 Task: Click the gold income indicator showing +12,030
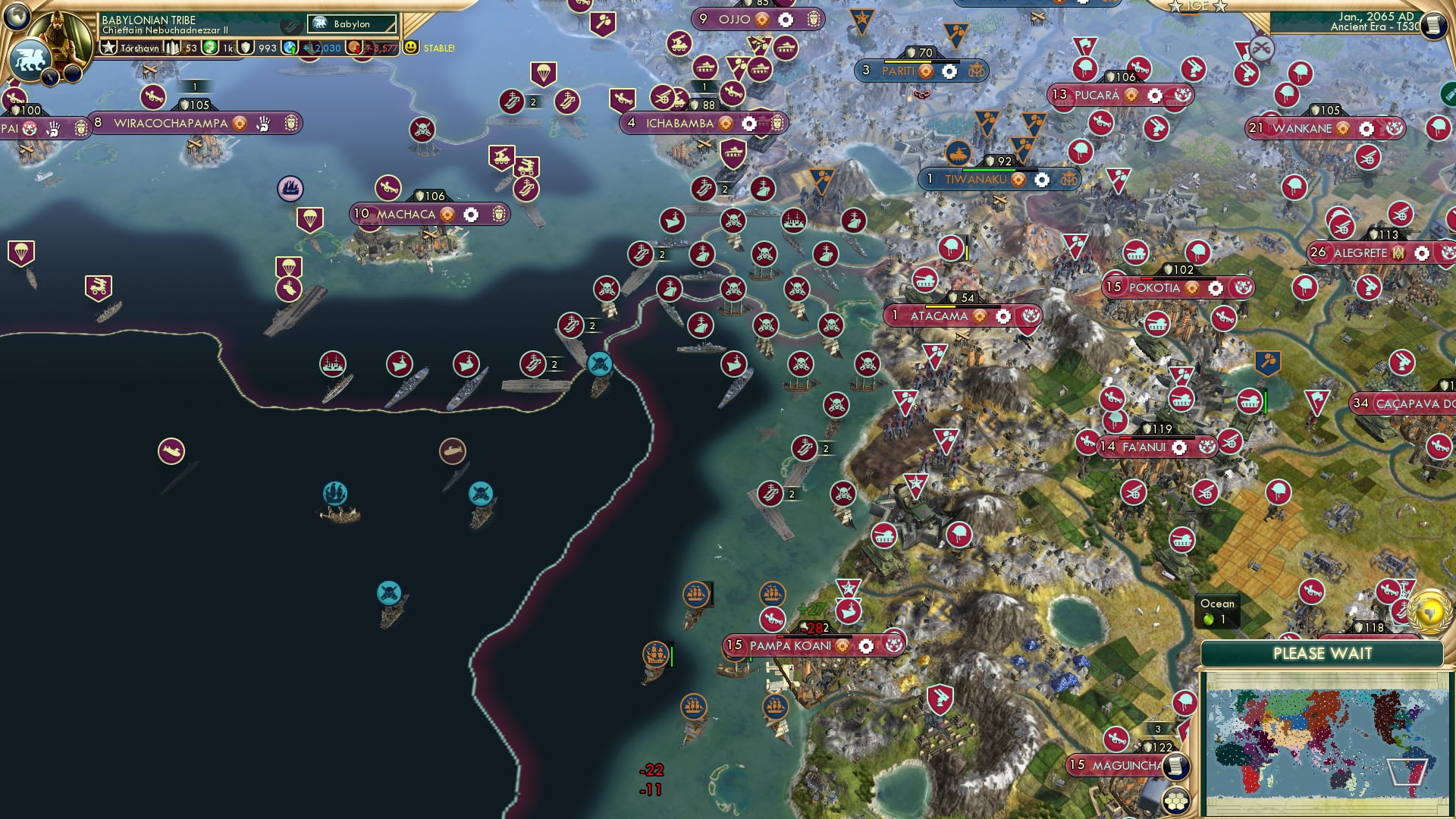[x=320, y=47]
